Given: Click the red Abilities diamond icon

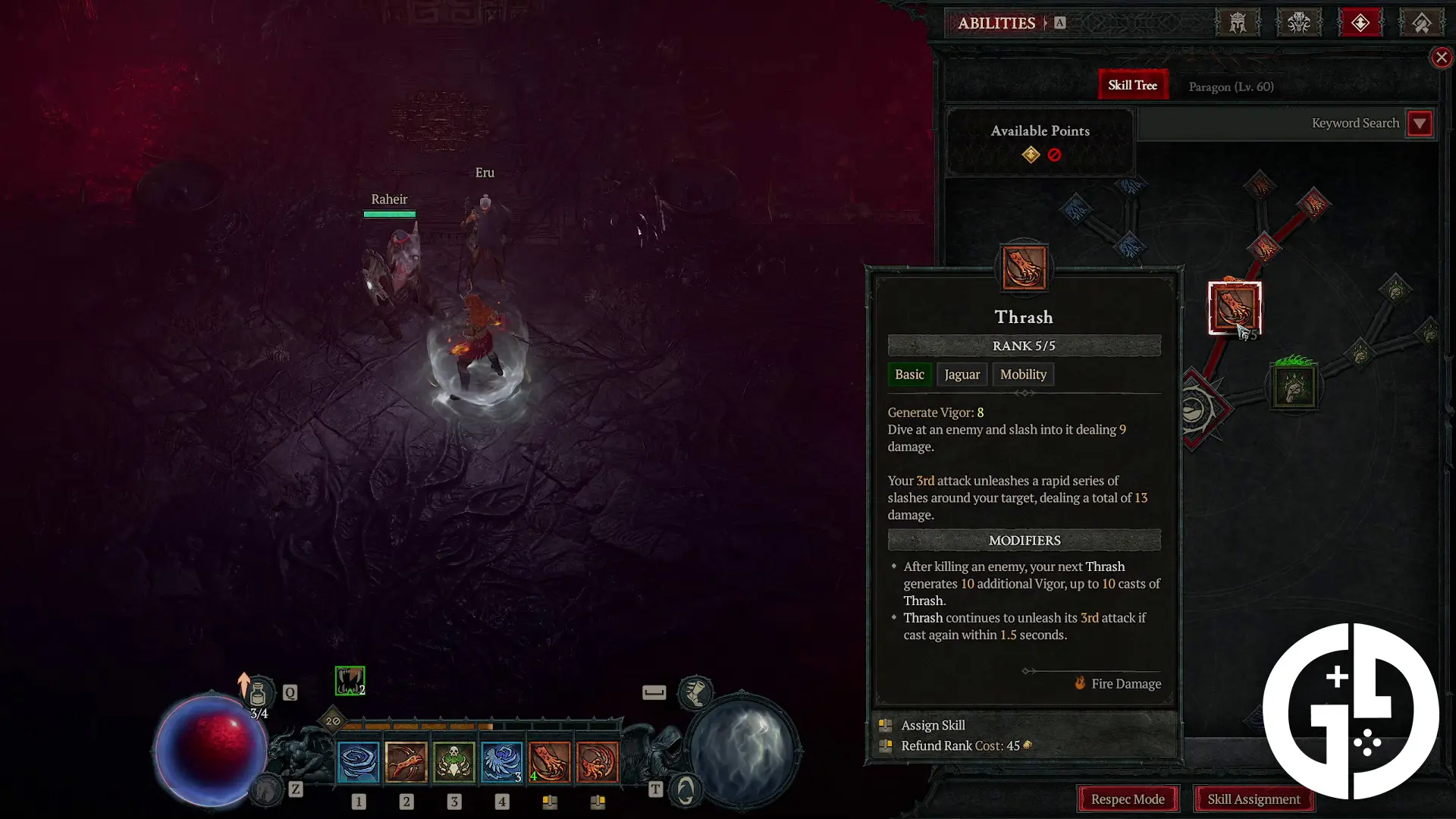Looking at the screenshot, I should tap(1360, 23).
